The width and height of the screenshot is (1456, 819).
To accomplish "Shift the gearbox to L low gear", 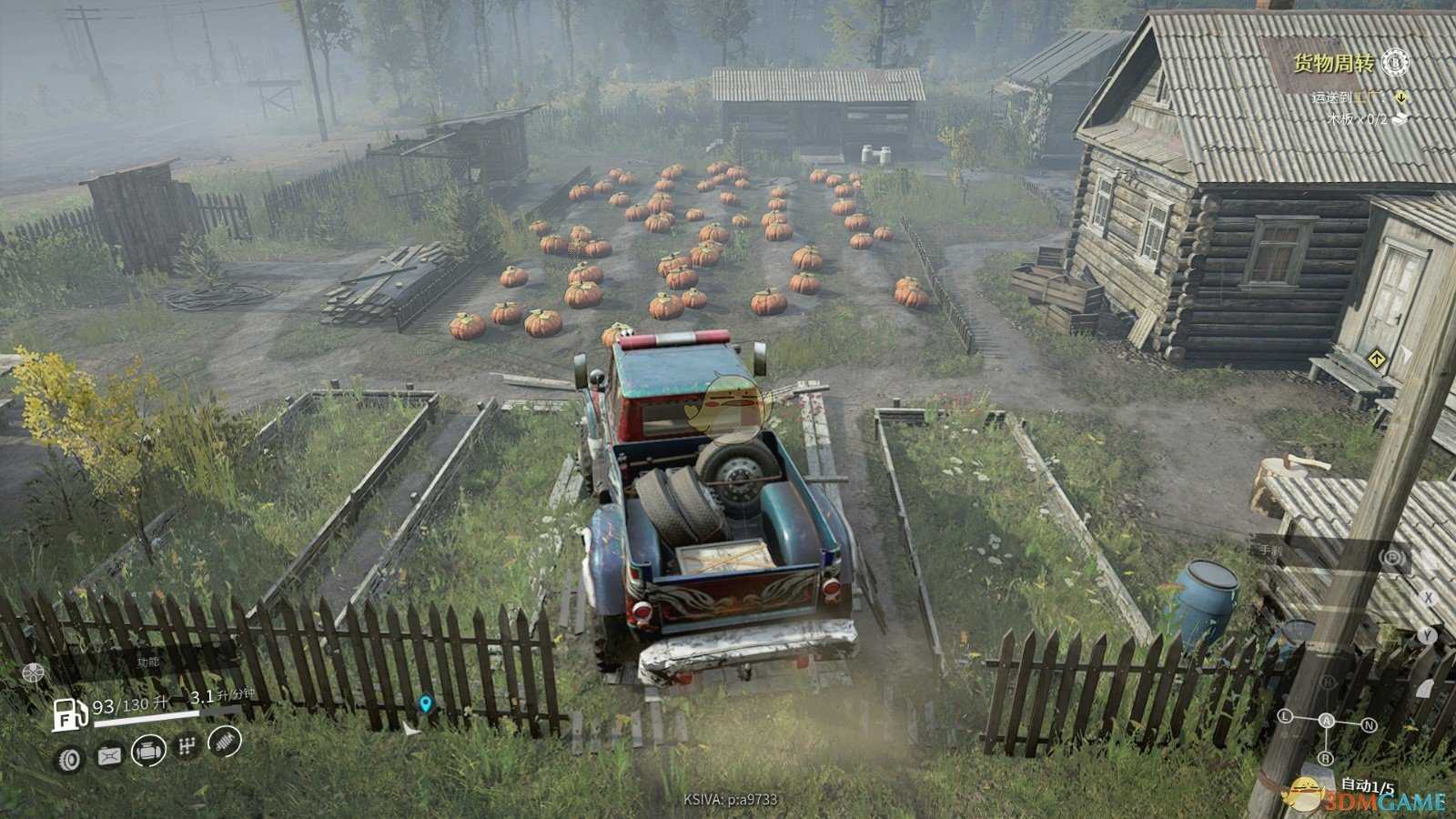I will point(1286,717).
